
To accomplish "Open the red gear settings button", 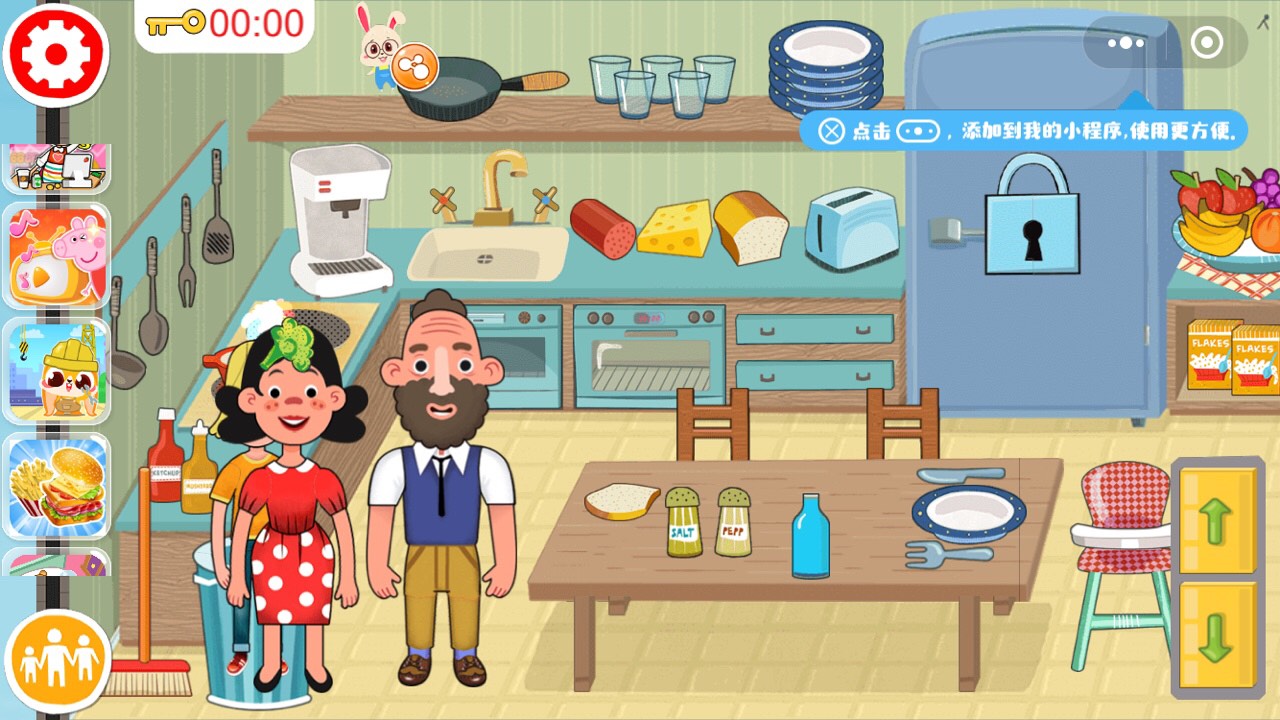I will click(56, 55).
